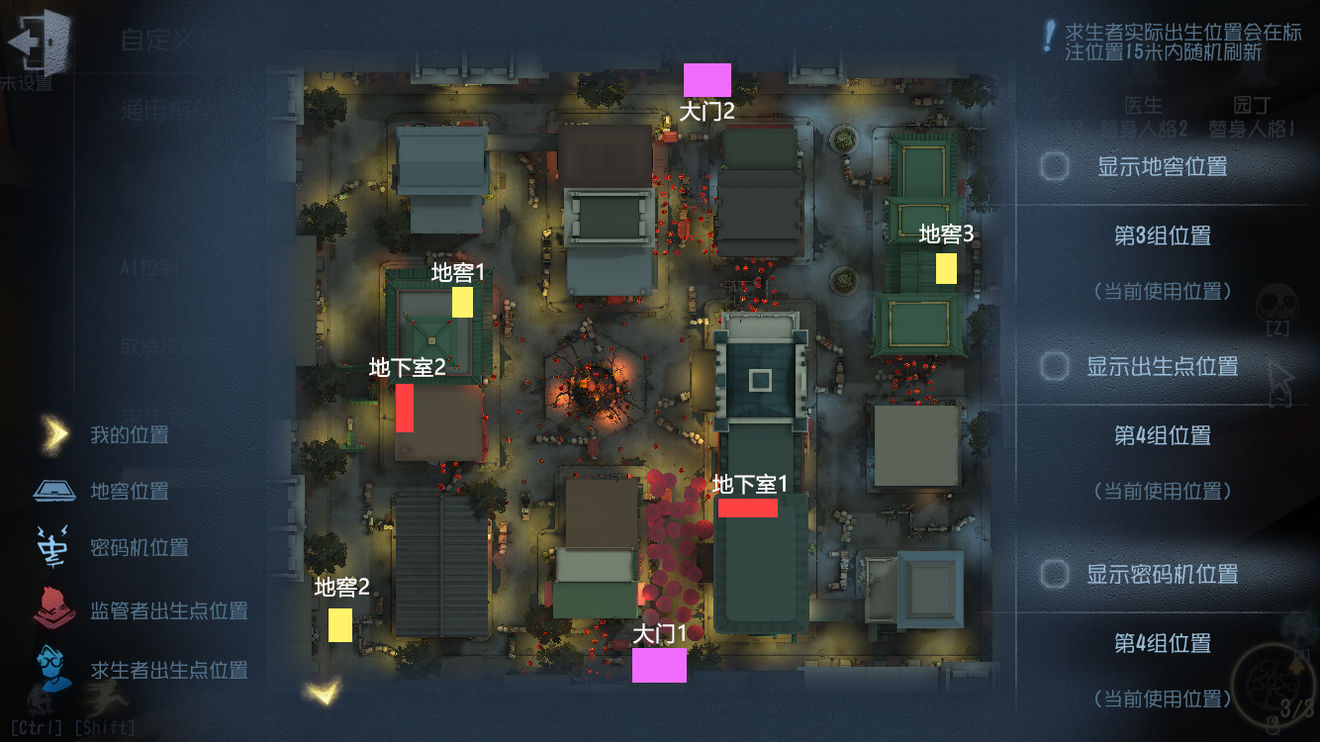The width and height of the screenshot is (1320, 742).
Task: Select the yellow 我的位置 arrow icon
Action: [52, 434]
